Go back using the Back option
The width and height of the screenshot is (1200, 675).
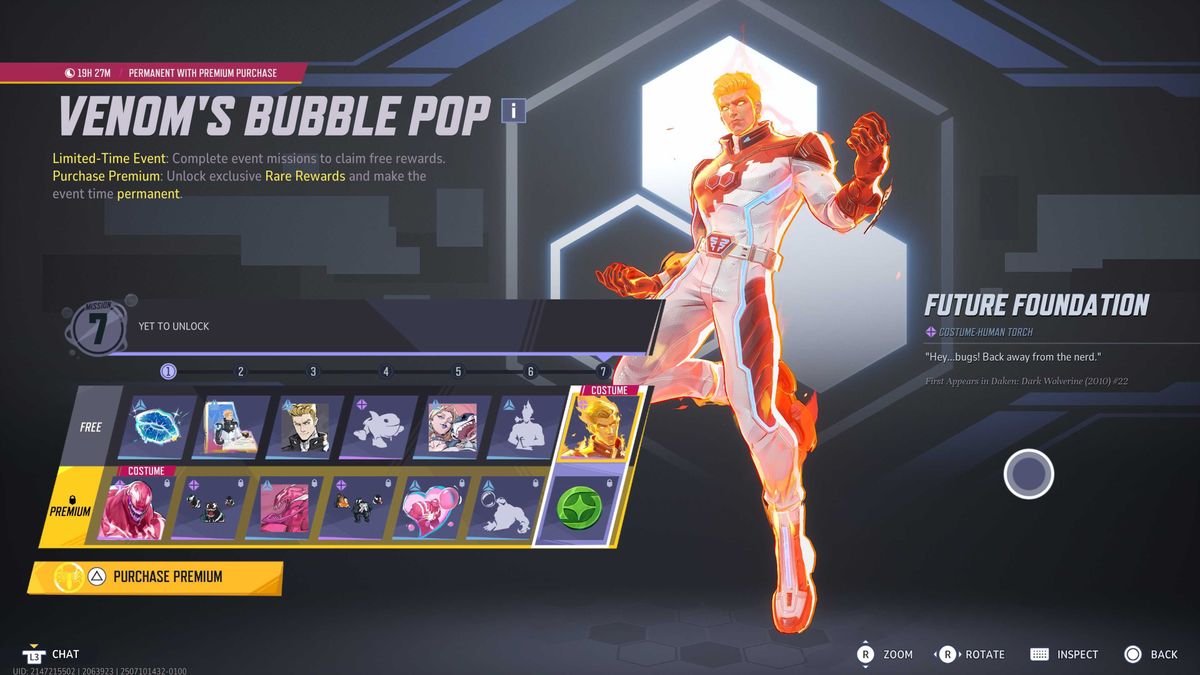1151,654
